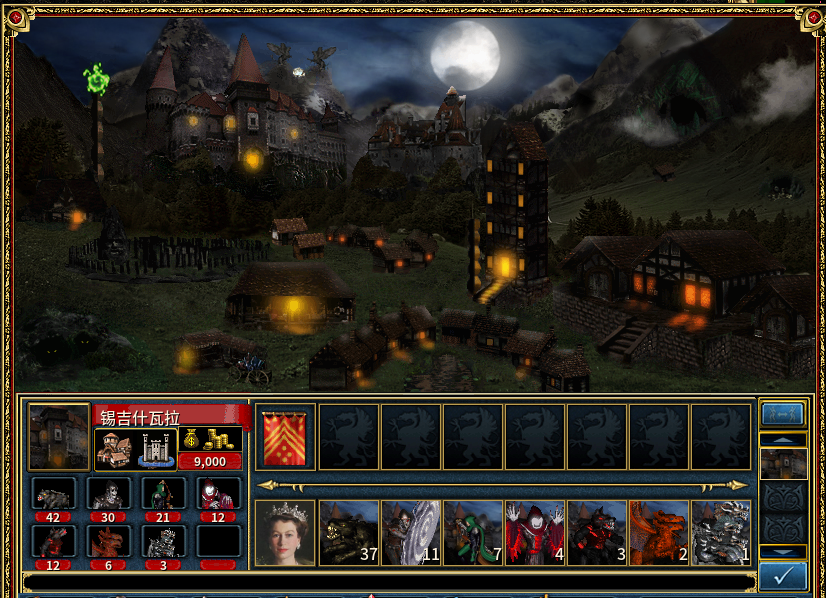Click the gold coins income icon
The width and height of the screenshot is (826, 598).
(210, 439)
